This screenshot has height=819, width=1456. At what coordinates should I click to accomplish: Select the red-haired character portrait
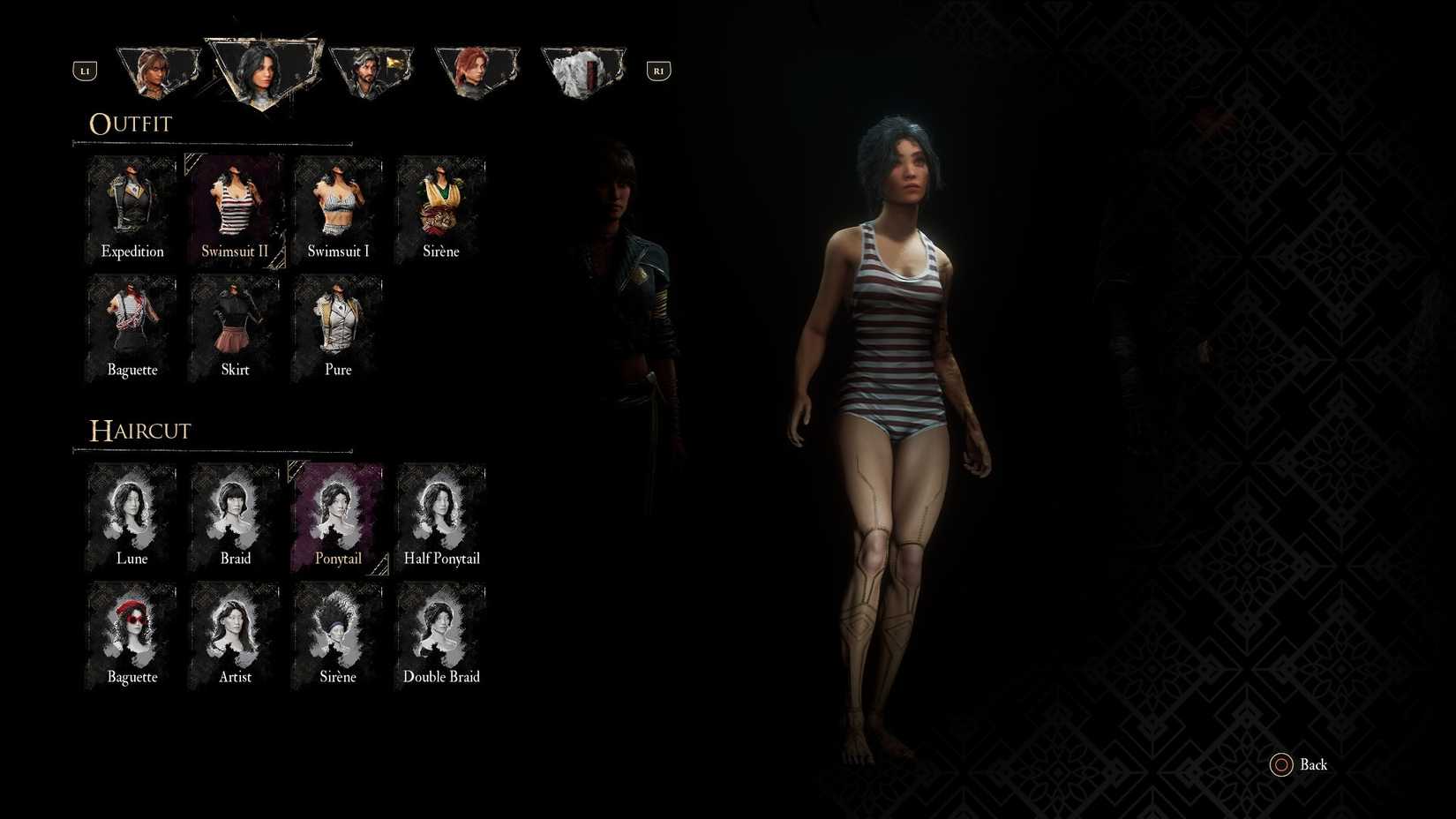(x=477, y=69)
